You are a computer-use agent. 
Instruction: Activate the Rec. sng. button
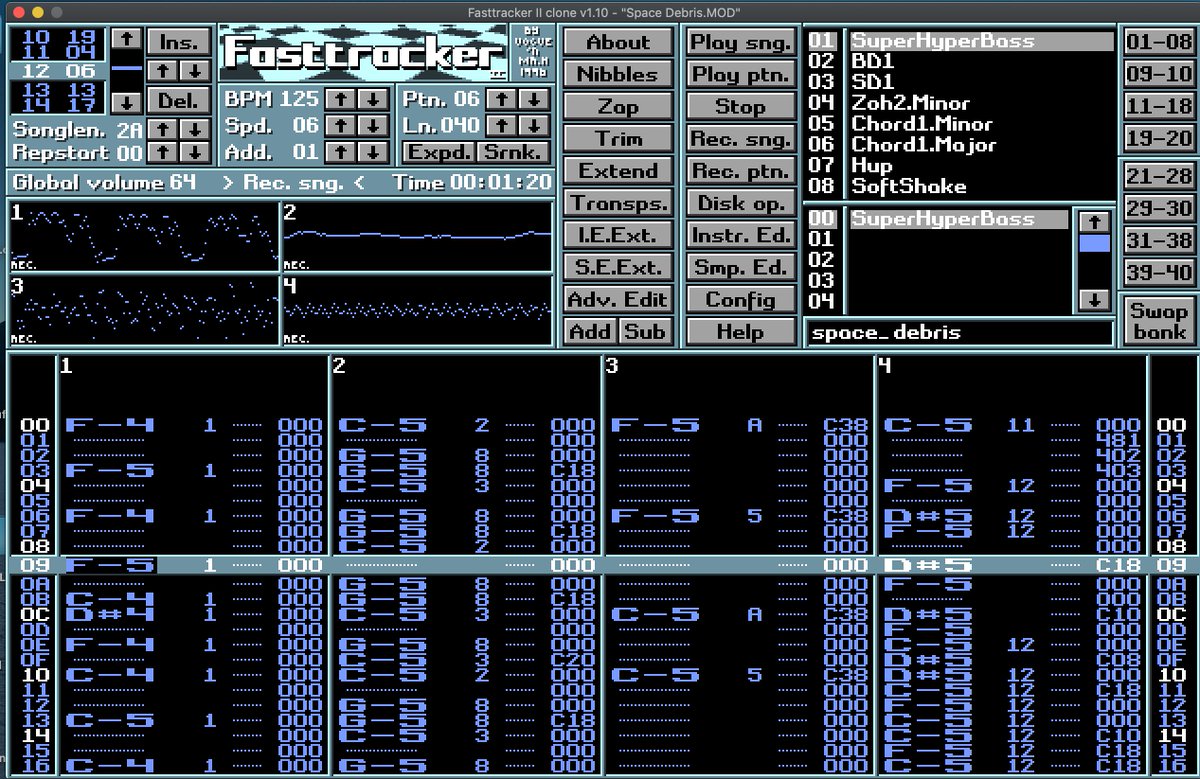pos(741,138)
